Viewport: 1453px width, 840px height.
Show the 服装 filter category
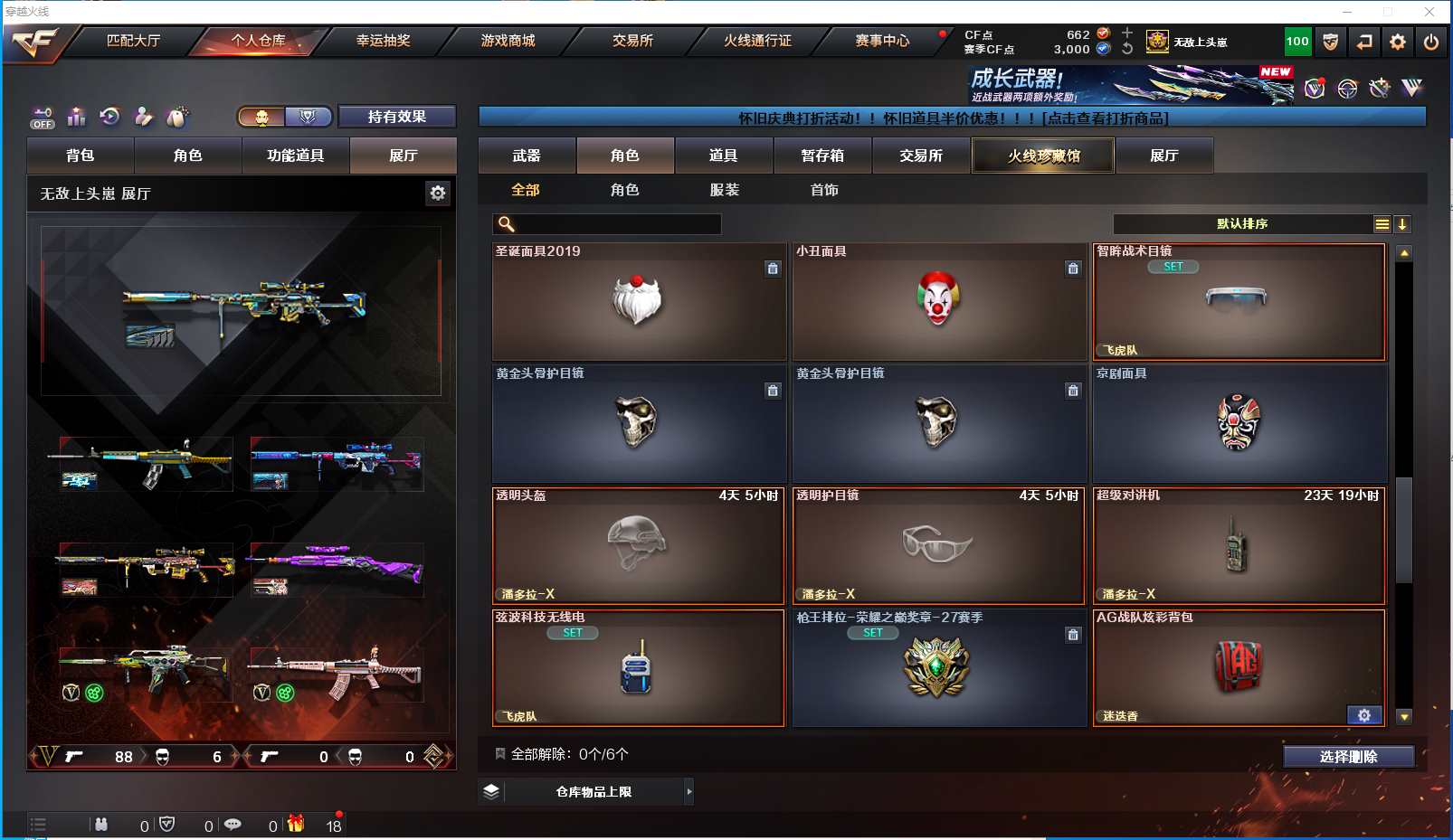tap(725, 190)
